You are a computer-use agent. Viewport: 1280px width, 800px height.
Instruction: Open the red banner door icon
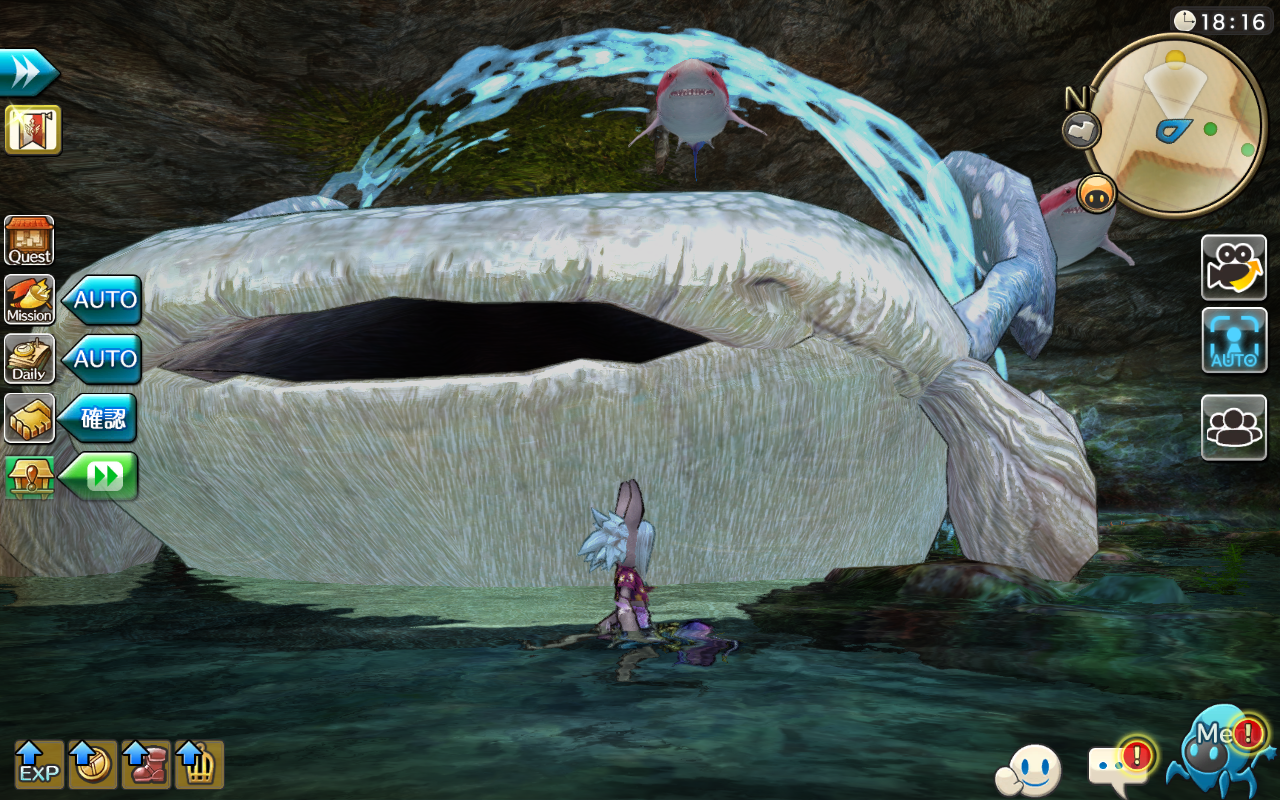click(33, 130)
